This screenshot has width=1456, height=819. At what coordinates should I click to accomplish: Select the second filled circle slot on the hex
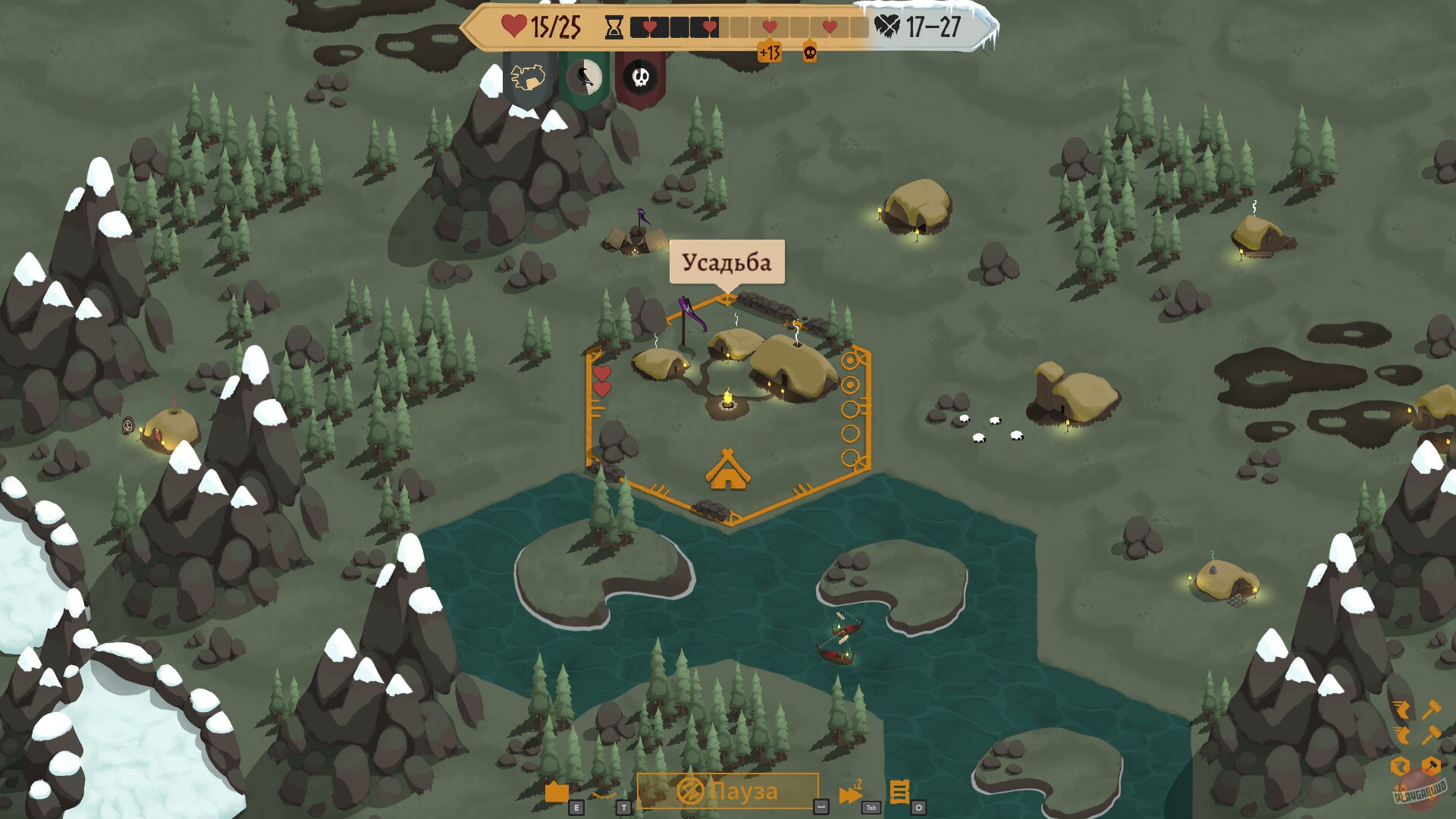[x=849, y=384]
